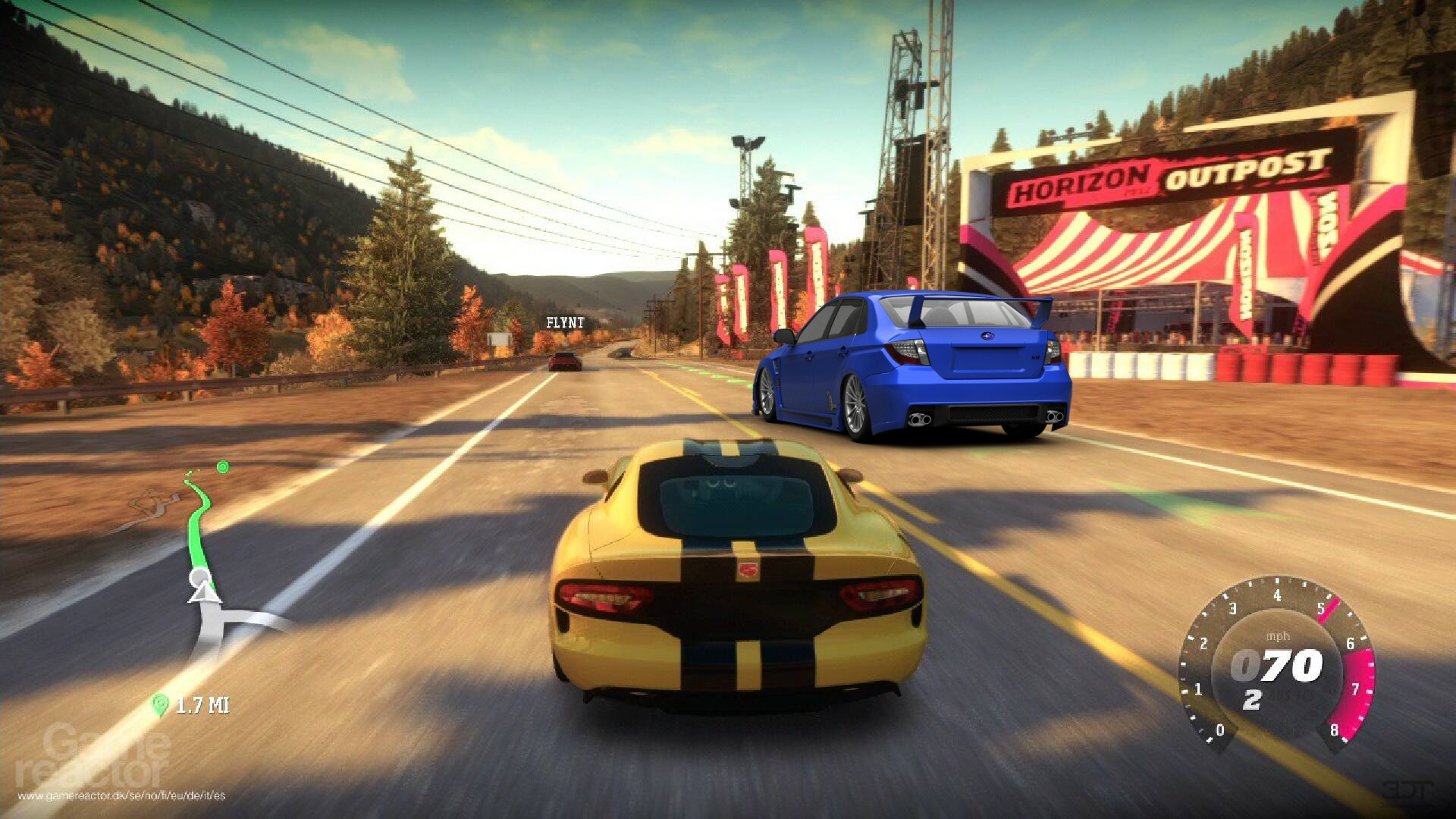Select the green destination marker on the minimap
The height and width of the screenshot is (819, 1456).
coord(223,467)
